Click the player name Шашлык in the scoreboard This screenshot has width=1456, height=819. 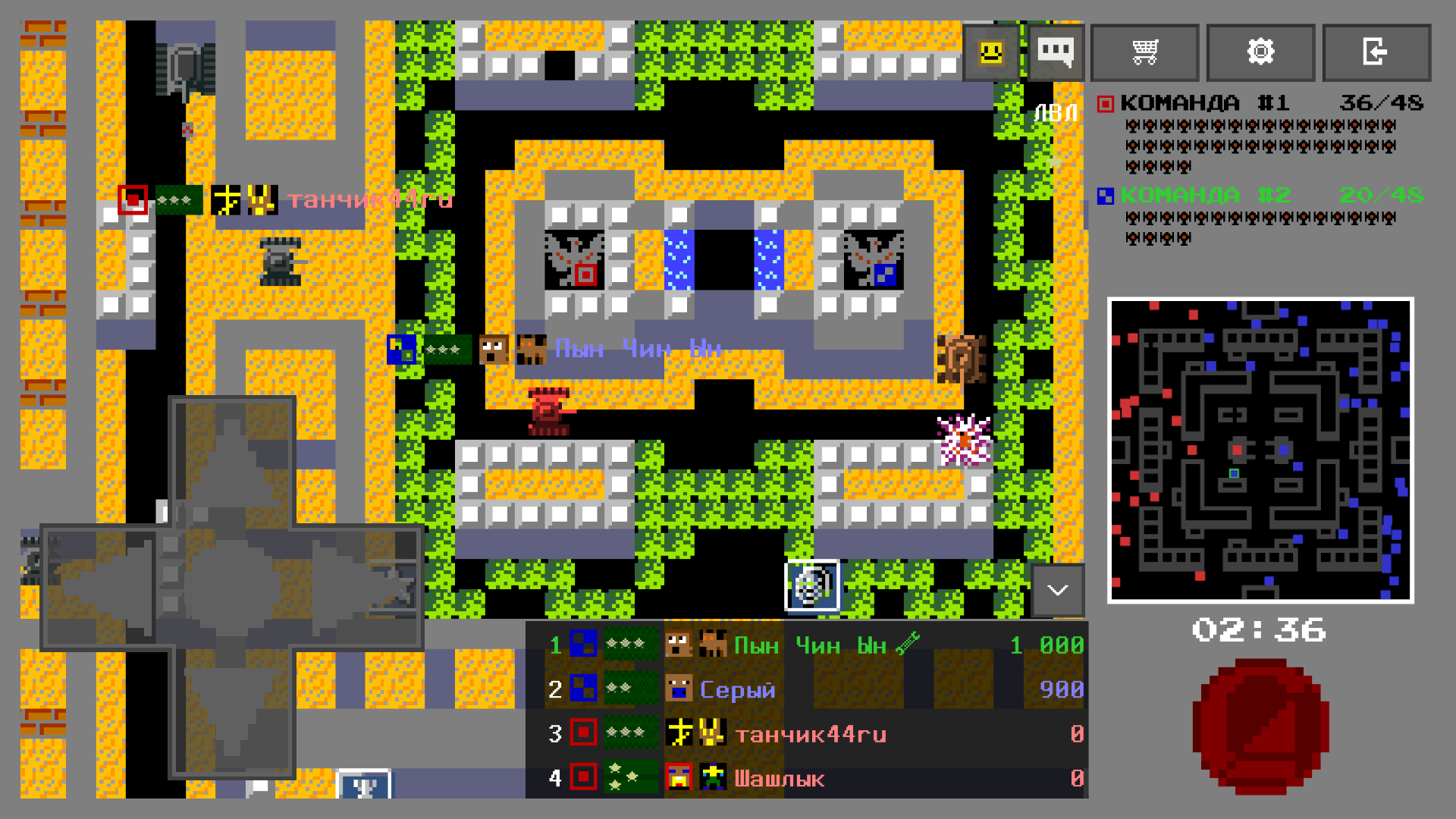[778, 777]
